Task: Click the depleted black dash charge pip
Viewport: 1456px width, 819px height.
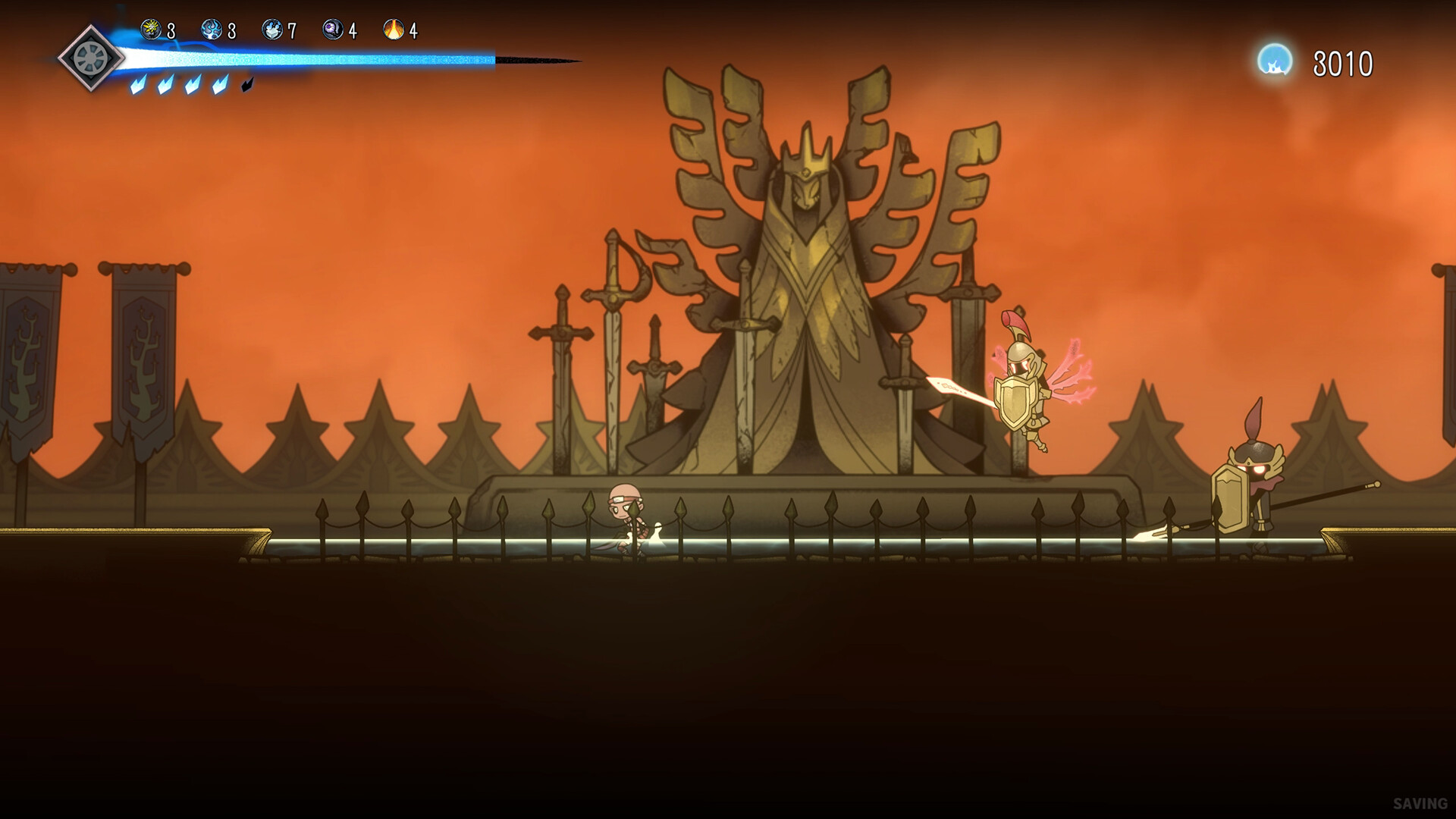Action: point(247,85)
